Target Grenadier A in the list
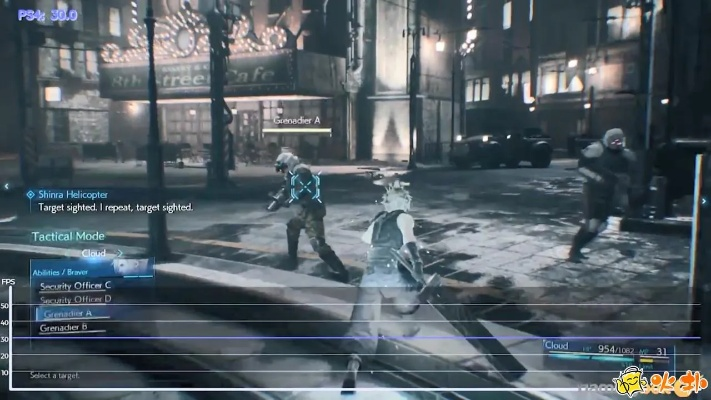This screenshot has width=711, height=400. coord(70,313)
